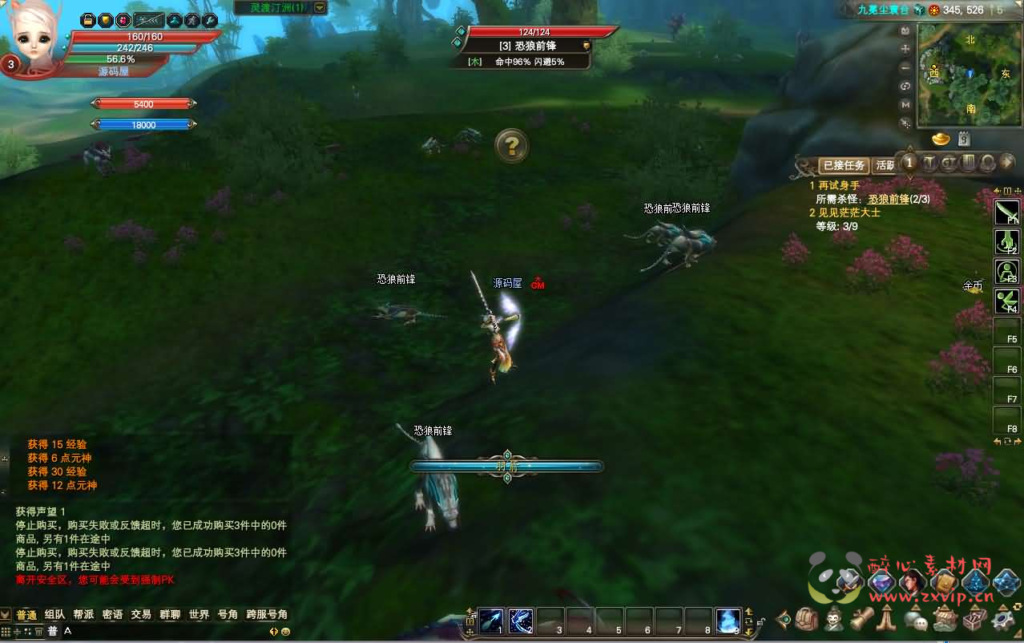
Task: Switch to the 交易 chat tab
Action: [x=141, y=614]
